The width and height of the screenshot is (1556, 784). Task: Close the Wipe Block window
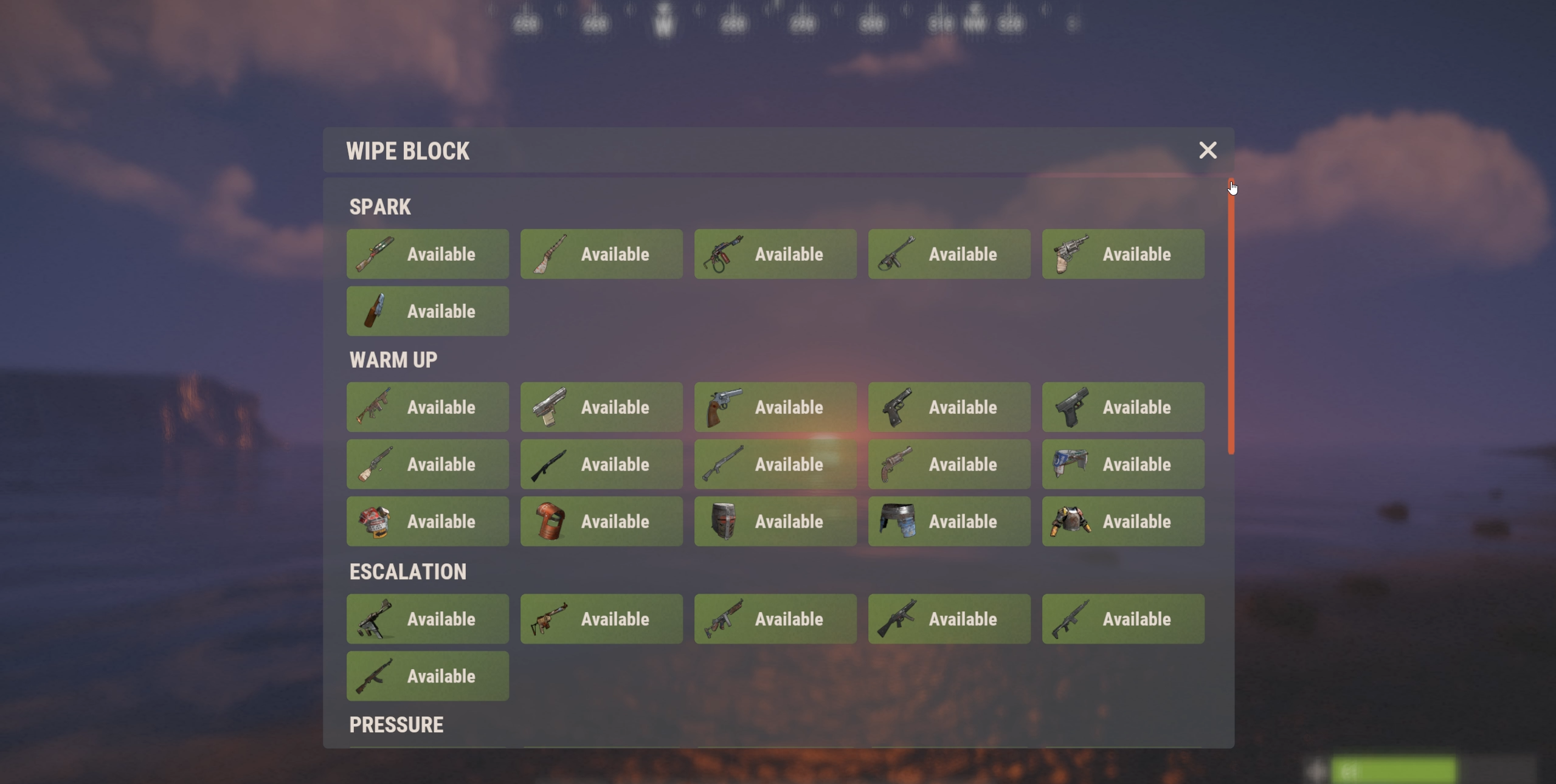coord(1208,150)
